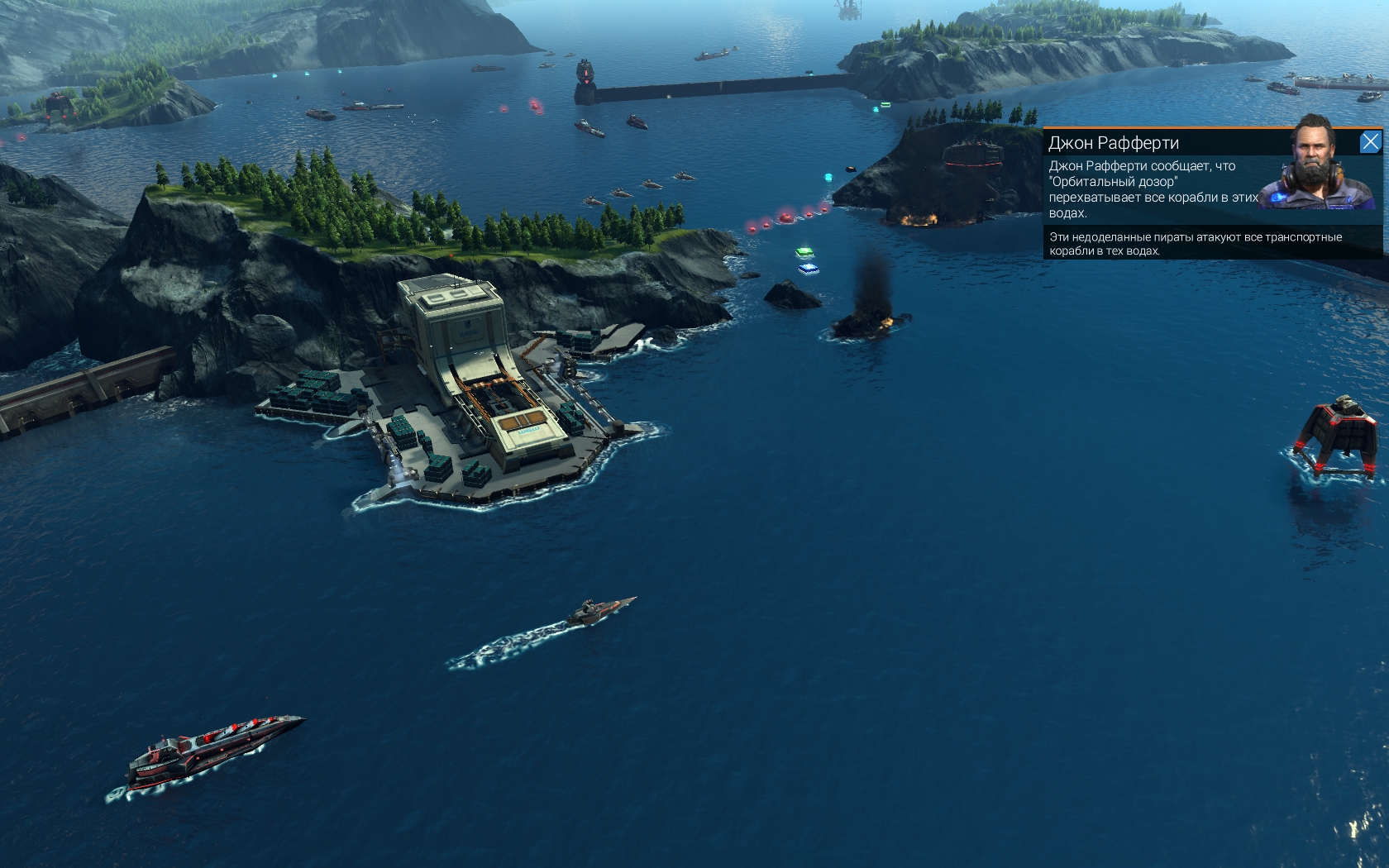Close the Джон Рафферти notification
This screenshot has width=1389, height=868.
point(1370,142)
